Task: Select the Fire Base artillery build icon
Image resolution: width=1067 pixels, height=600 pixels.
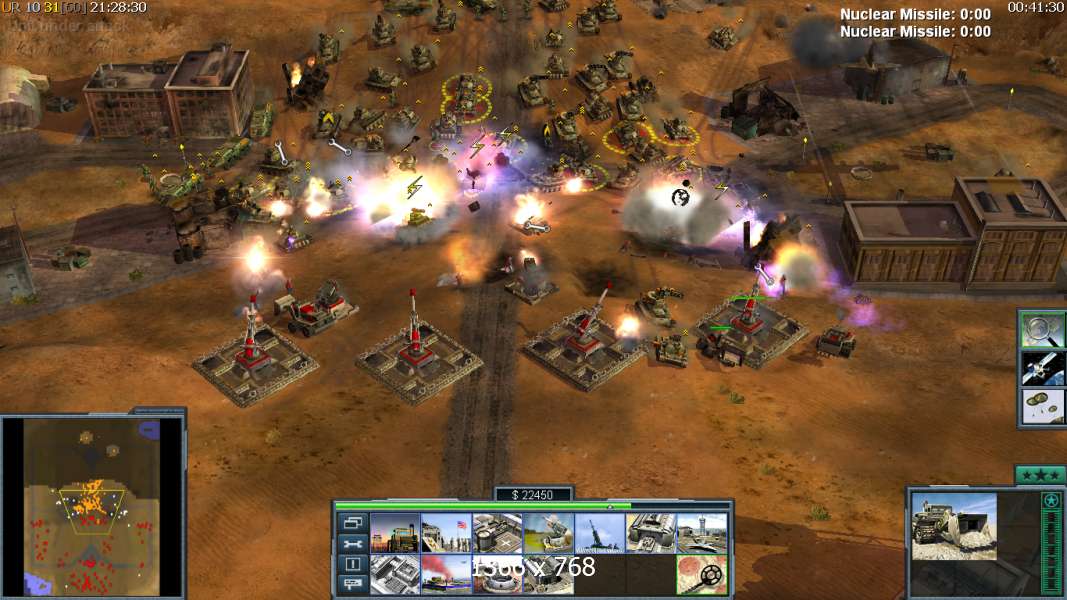Action: pos(599,533)
